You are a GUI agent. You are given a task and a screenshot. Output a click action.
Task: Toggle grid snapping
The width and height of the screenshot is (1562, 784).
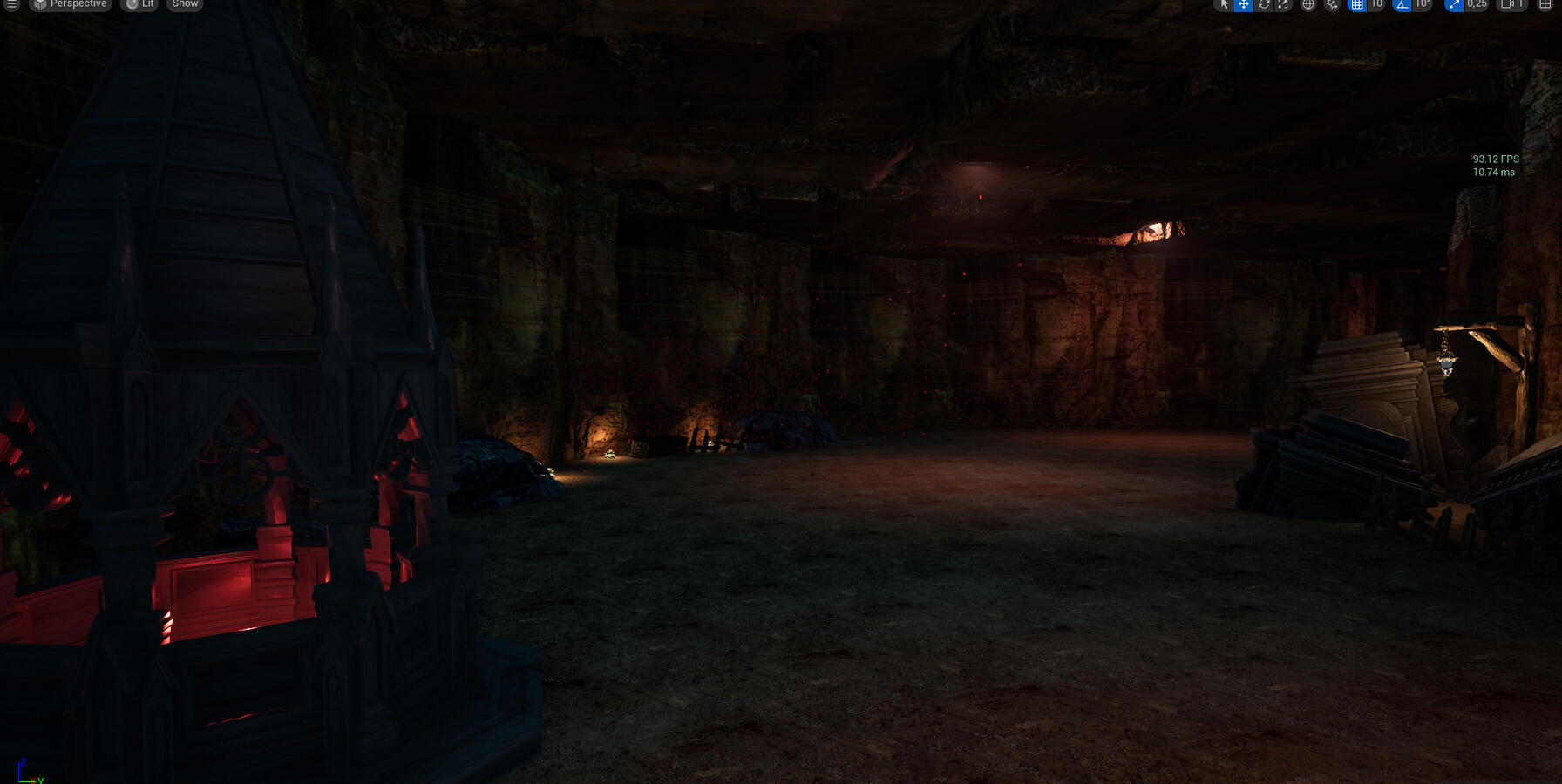pyautogui.click(x=1357, y=4)
